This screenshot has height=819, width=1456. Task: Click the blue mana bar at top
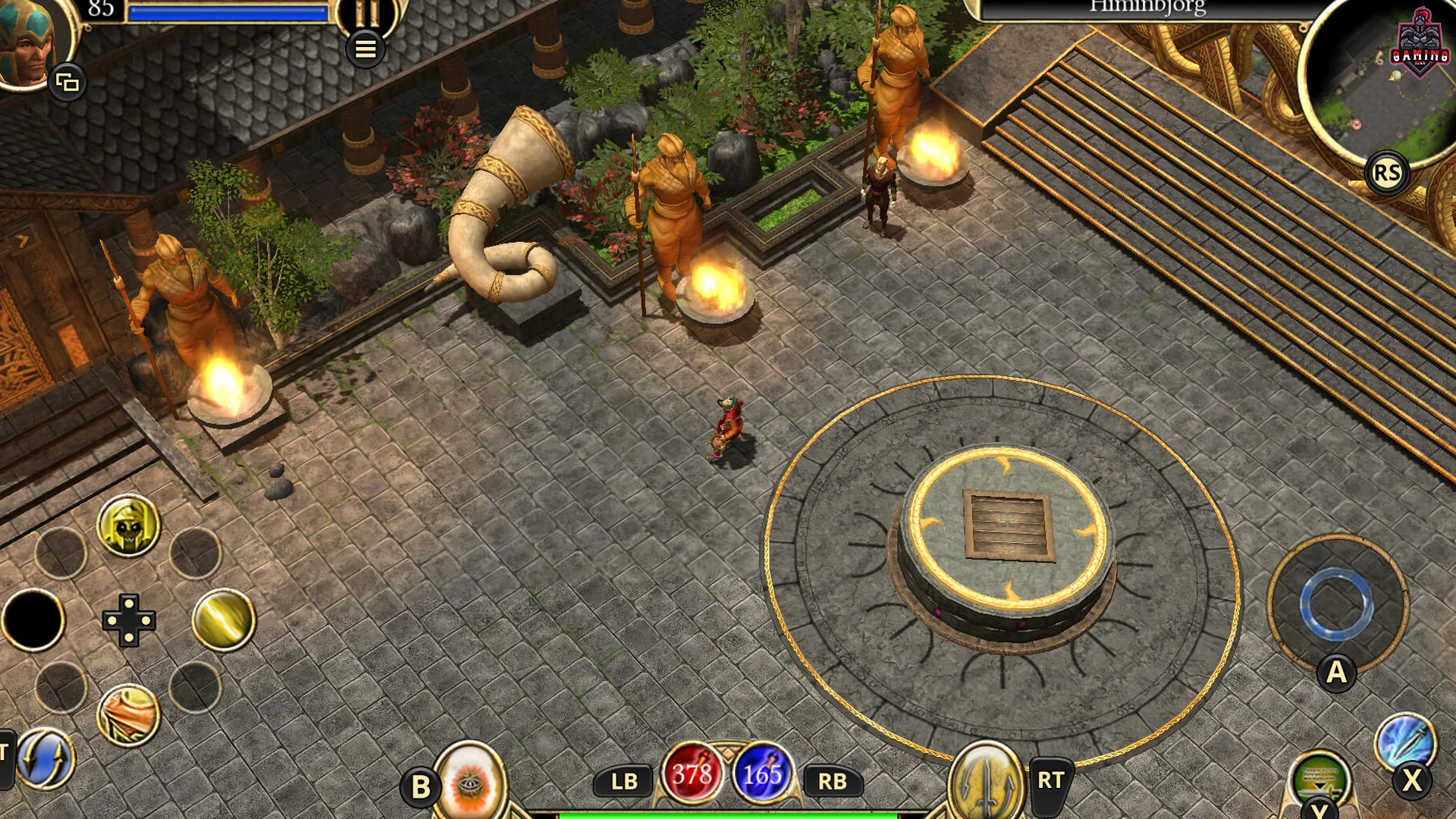coord(227,13)
